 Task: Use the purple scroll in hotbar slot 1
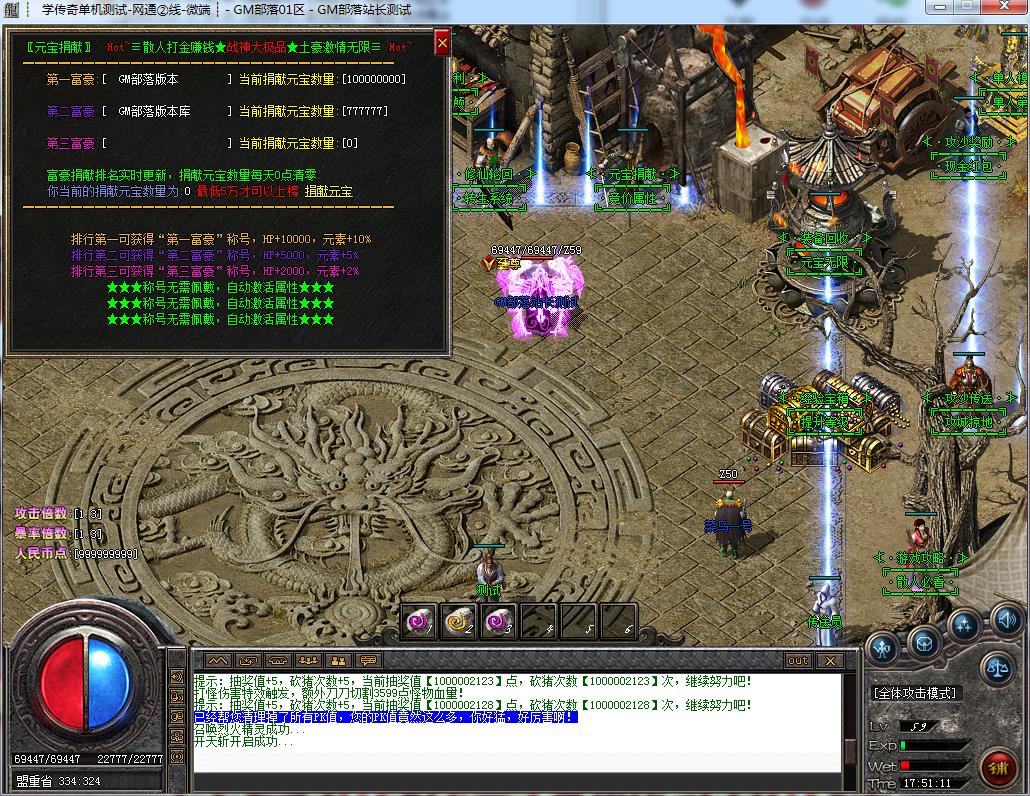pyautogui.click(x=419, y=621)
